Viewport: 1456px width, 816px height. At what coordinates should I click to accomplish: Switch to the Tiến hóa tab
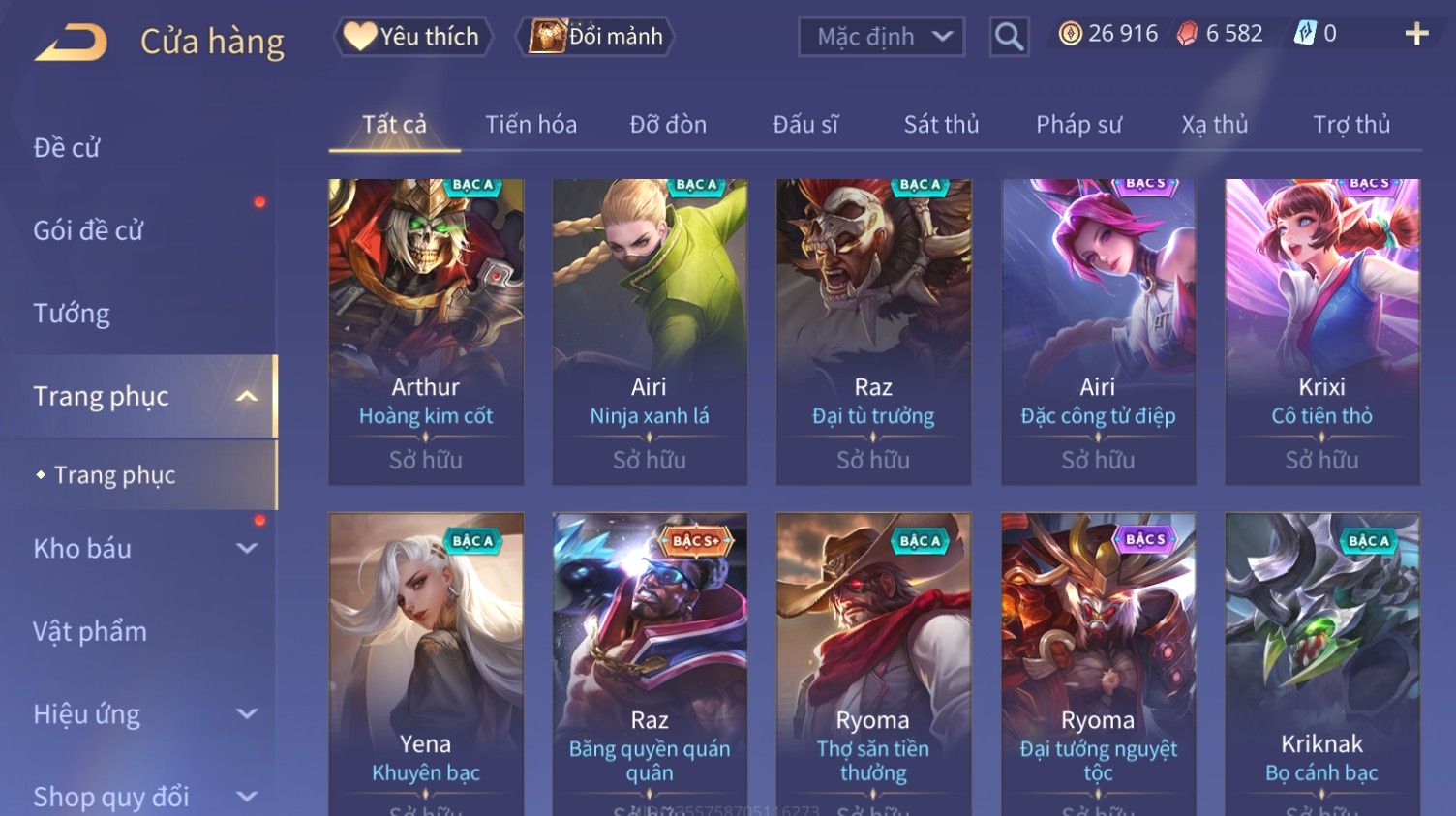[531, 124]
